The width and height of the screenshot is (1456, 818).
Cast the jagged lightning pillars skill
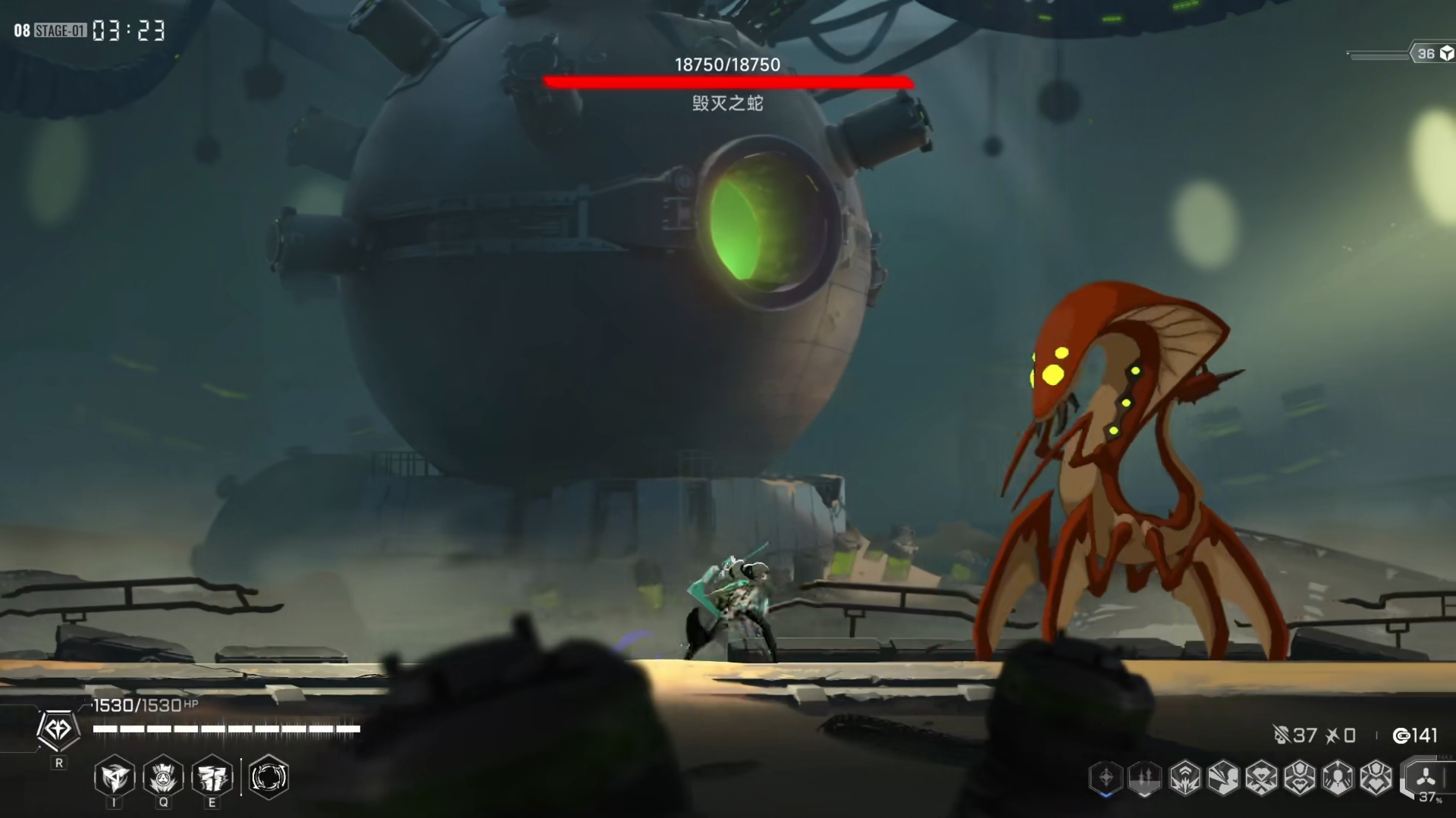[x=212, y=777]
